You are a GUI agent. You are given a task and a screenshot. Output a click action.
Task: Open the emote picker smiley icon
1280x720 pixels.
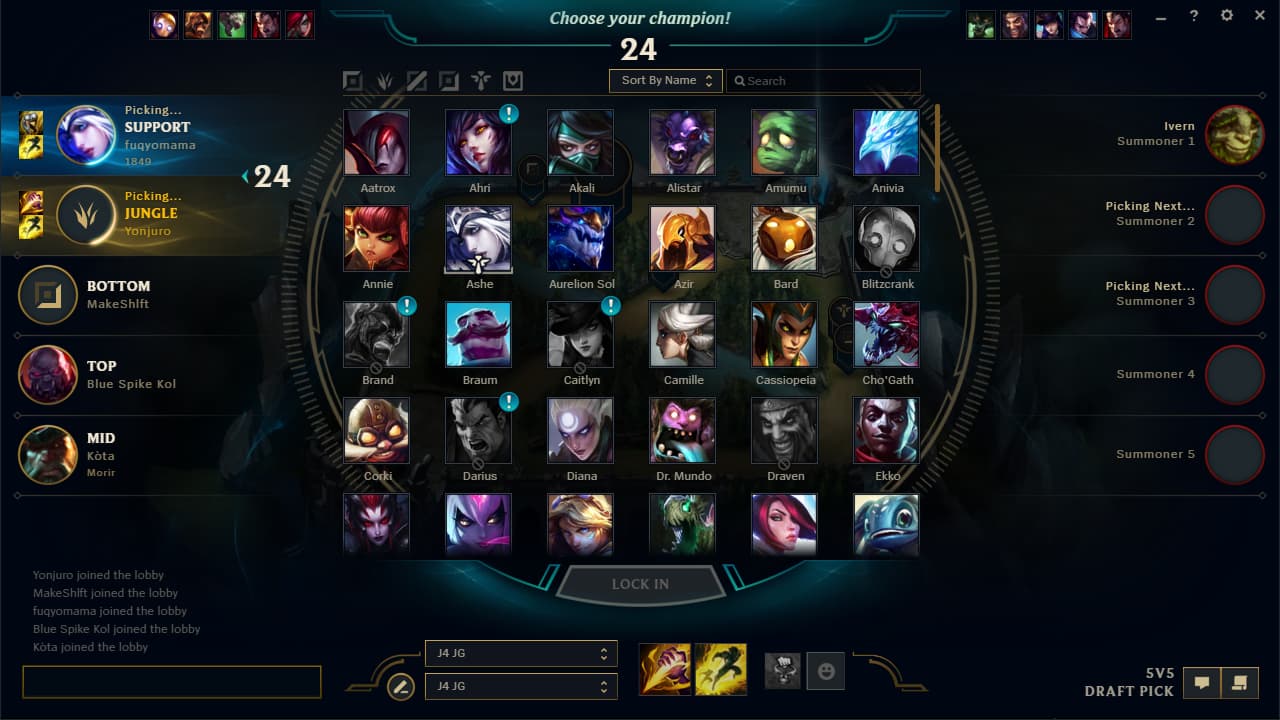tap(825, 671)
